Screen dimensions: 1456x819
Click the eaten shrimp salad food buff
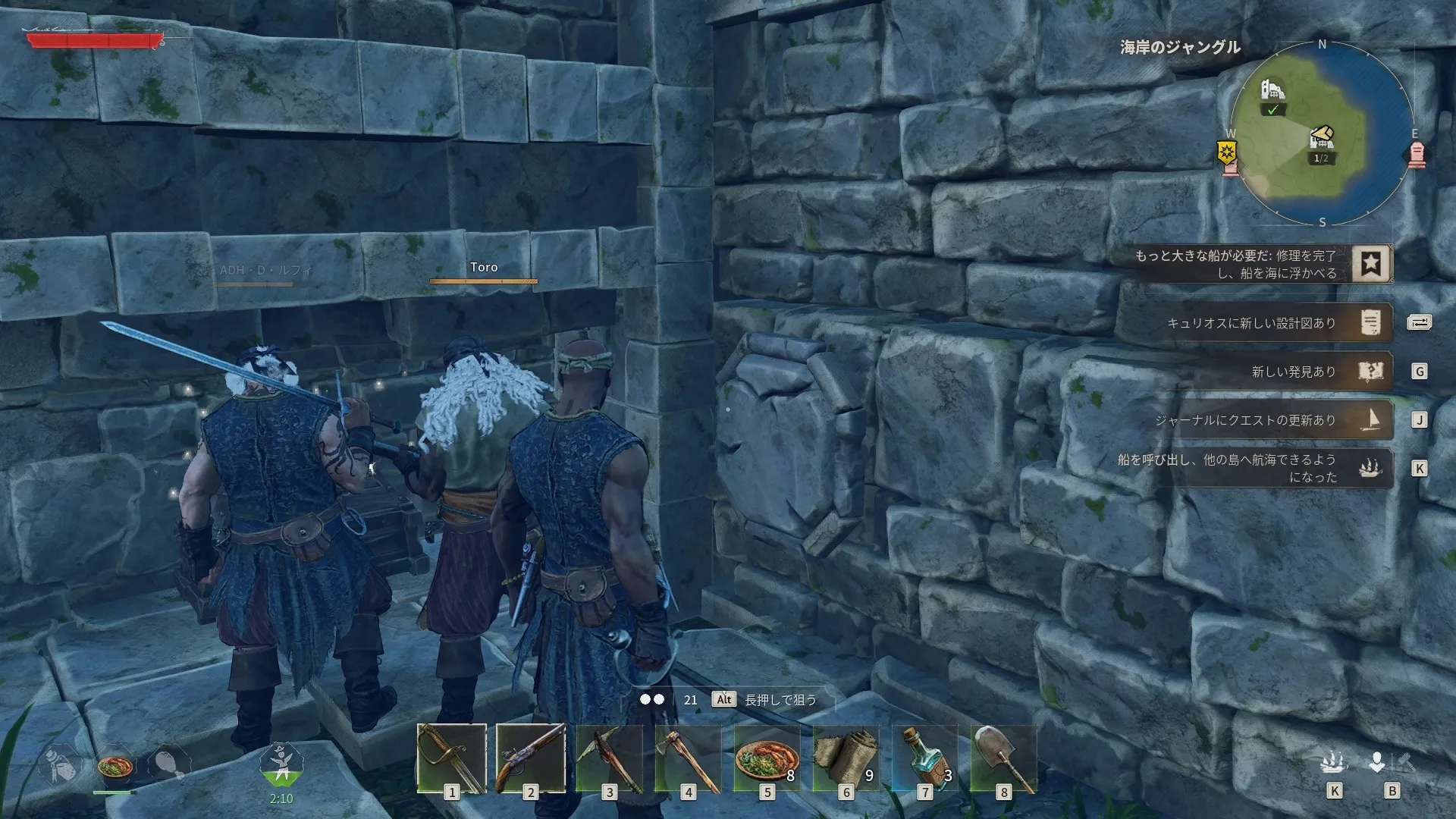coord(115,766)
